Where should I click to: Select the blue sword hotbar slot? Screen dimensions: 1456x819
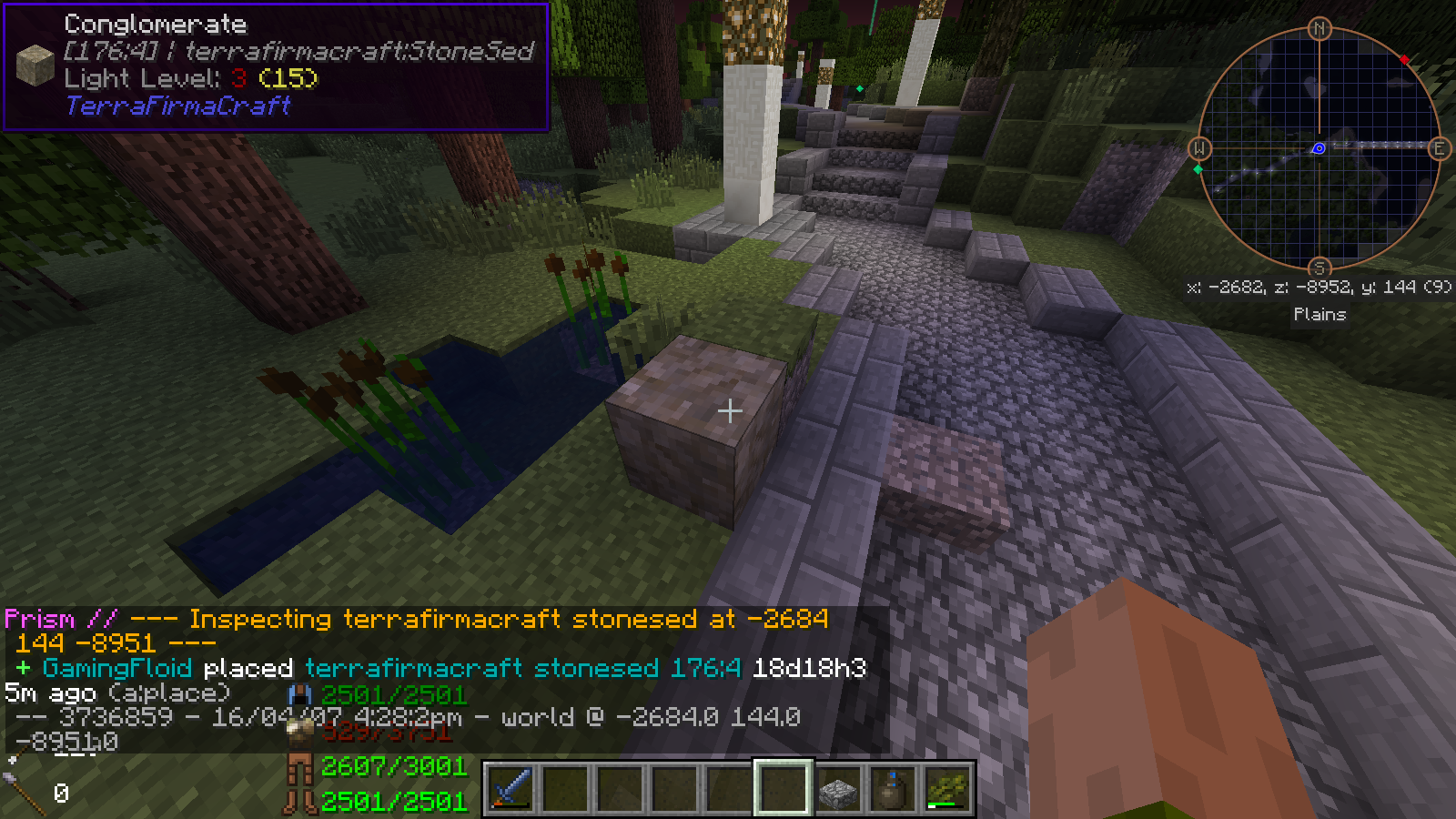point(511,788)
